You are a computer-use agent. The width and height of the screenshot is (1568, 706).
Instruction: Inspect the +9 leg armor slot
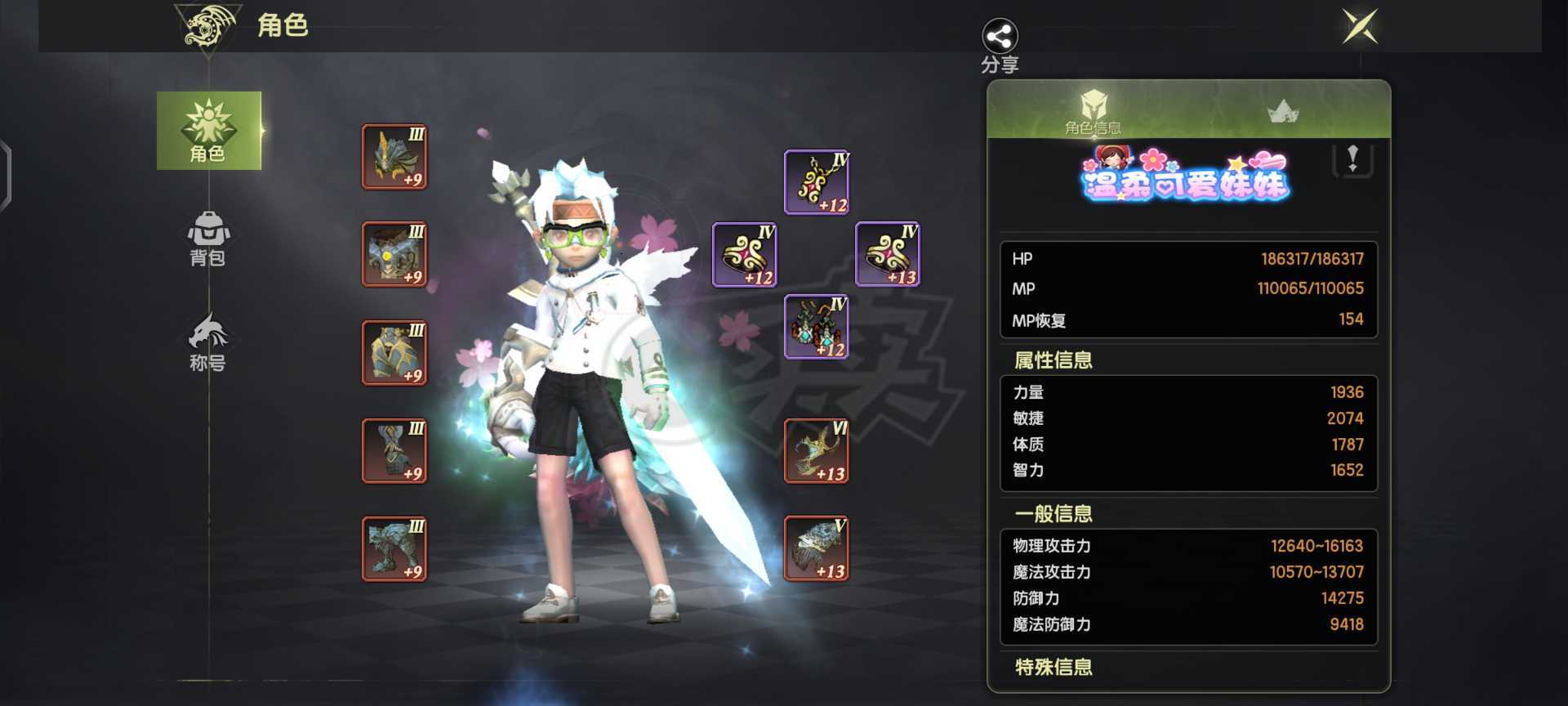[x=394, y=451]
